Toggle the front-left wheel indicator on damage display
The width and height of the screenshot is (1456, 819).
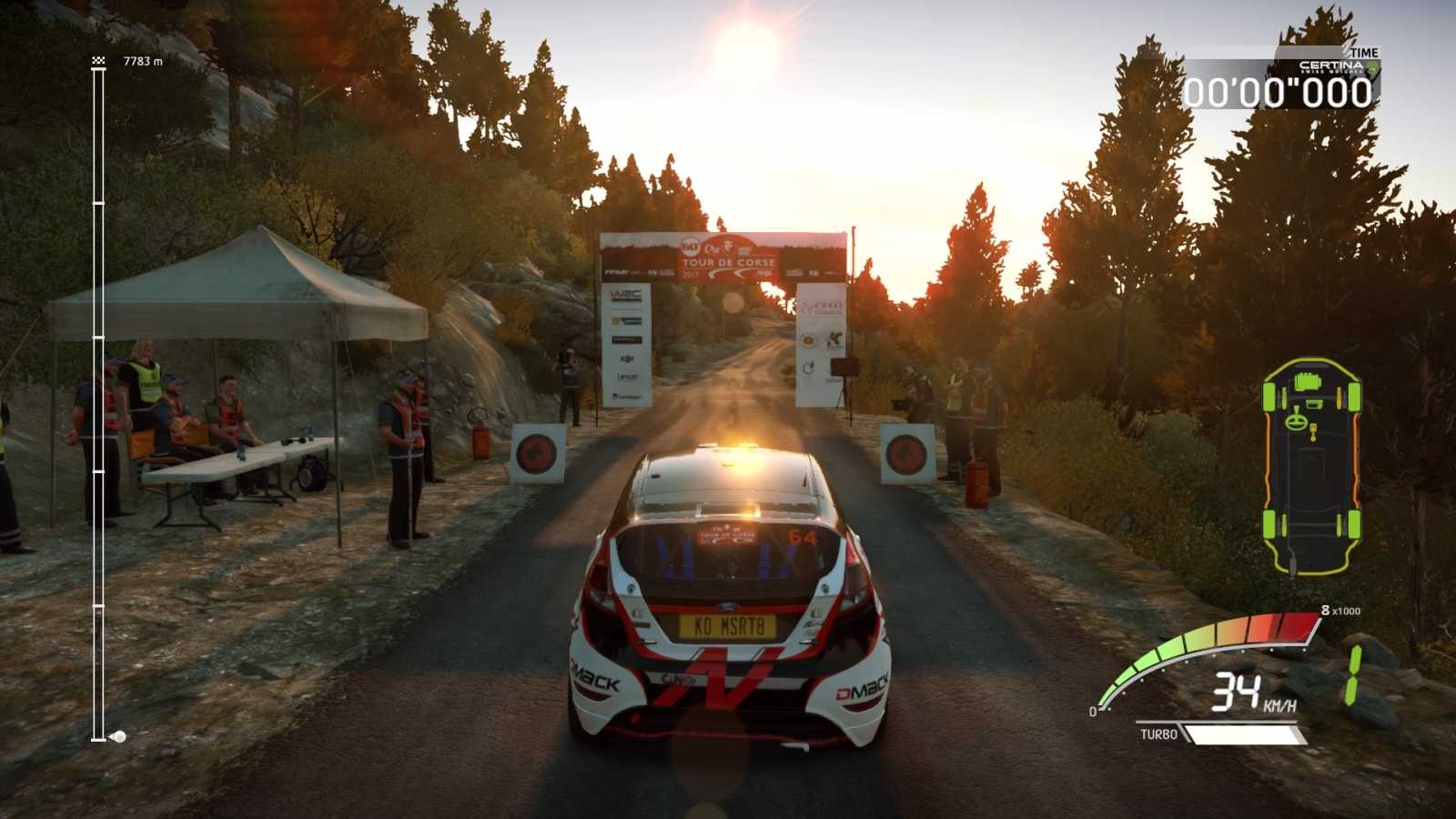pyautogui.click(x=1269, y=396)
